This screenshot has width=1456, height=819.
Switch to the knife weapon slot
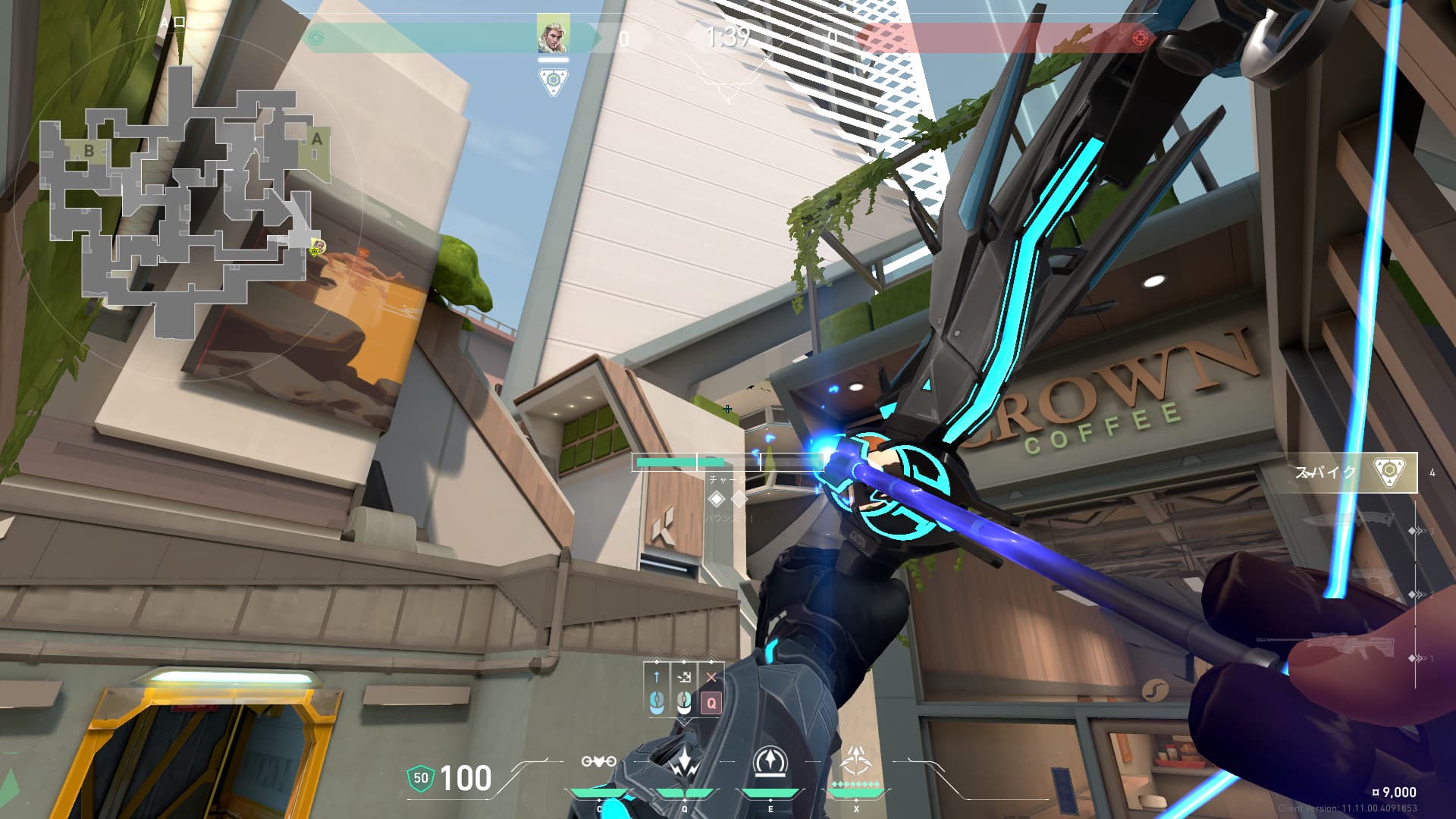tap(1350, 522)
